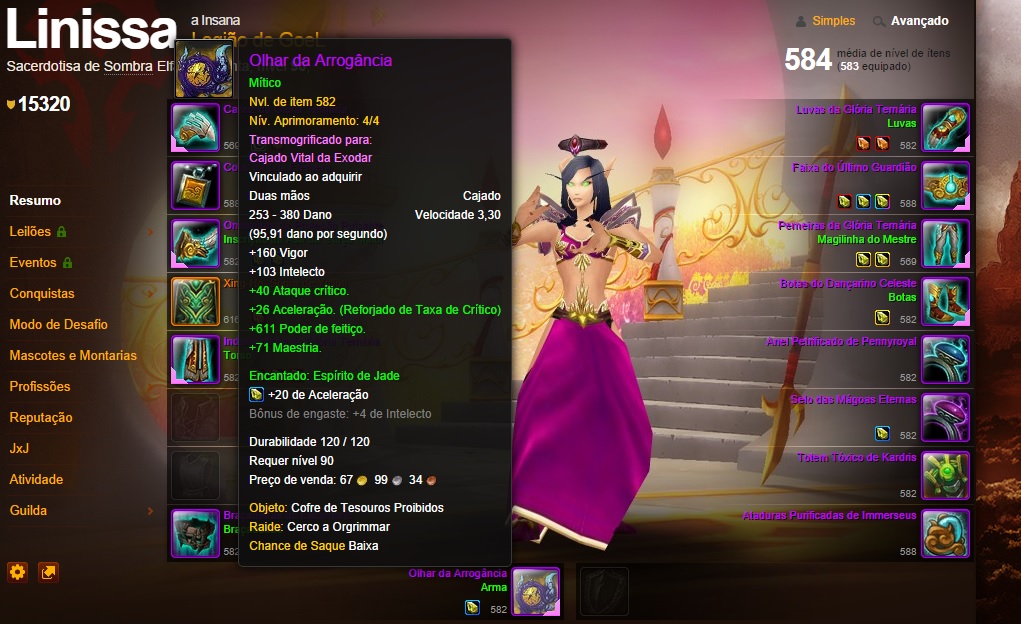Viewport: 1021px width, 624px height.
Task: Select the Totem Tóxico de Kardris trinket
Action: [945, 475]
